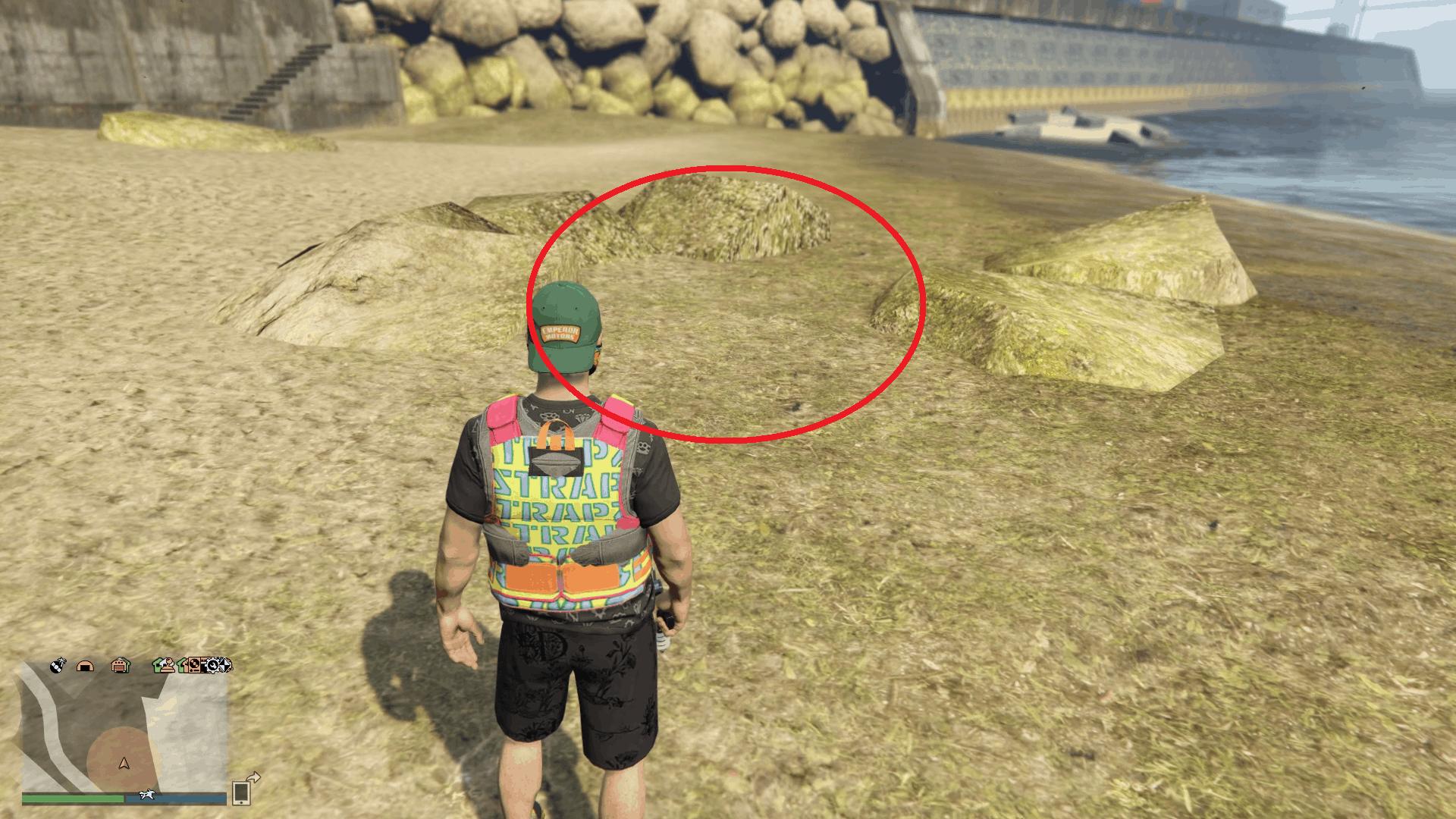Select the curved arrow icon above the phone
The height and width of the screenshot is (819, 1456).
[x=253, y=777]
